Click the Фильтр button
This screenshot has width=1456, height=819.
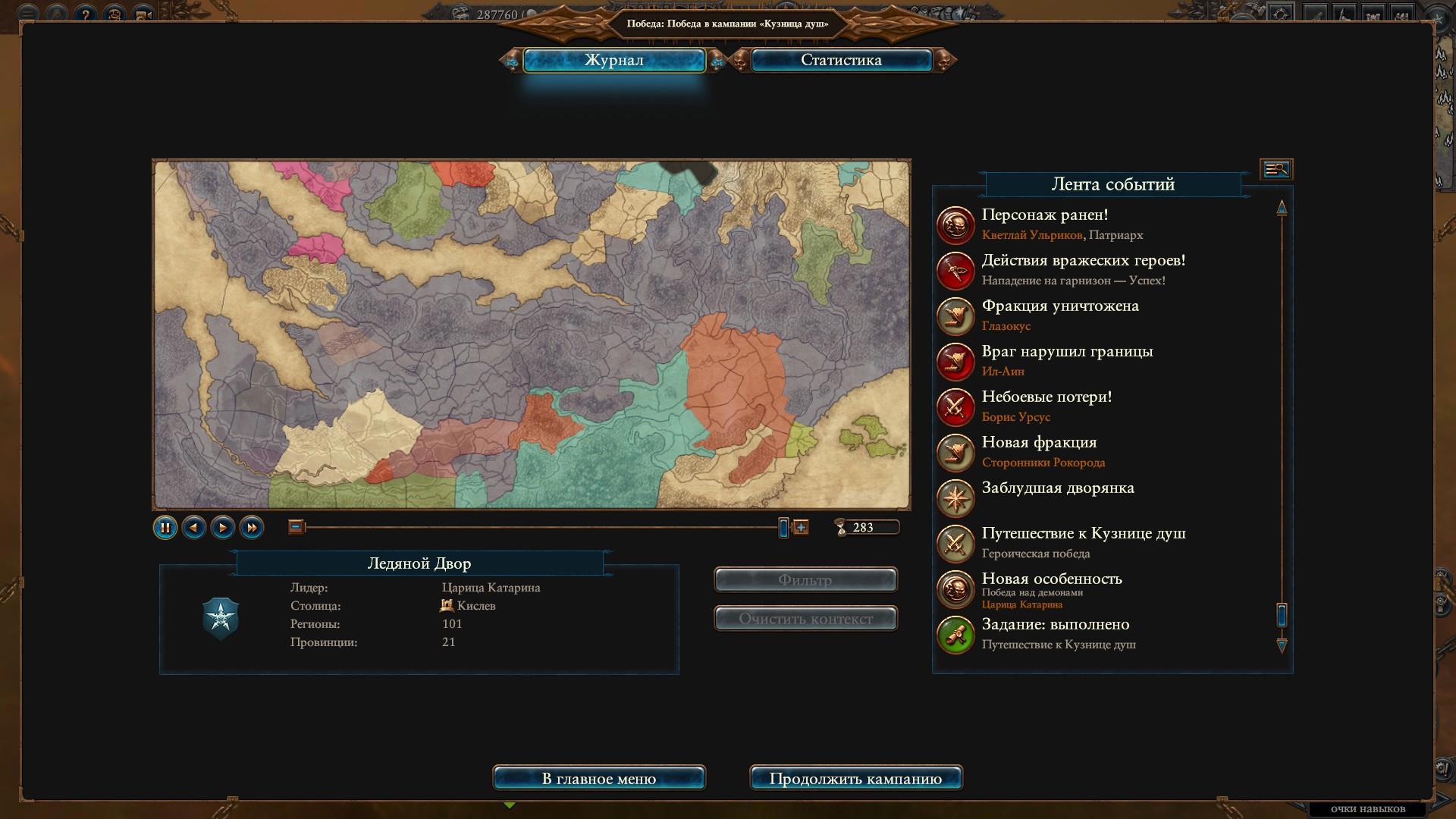point(805,580)
